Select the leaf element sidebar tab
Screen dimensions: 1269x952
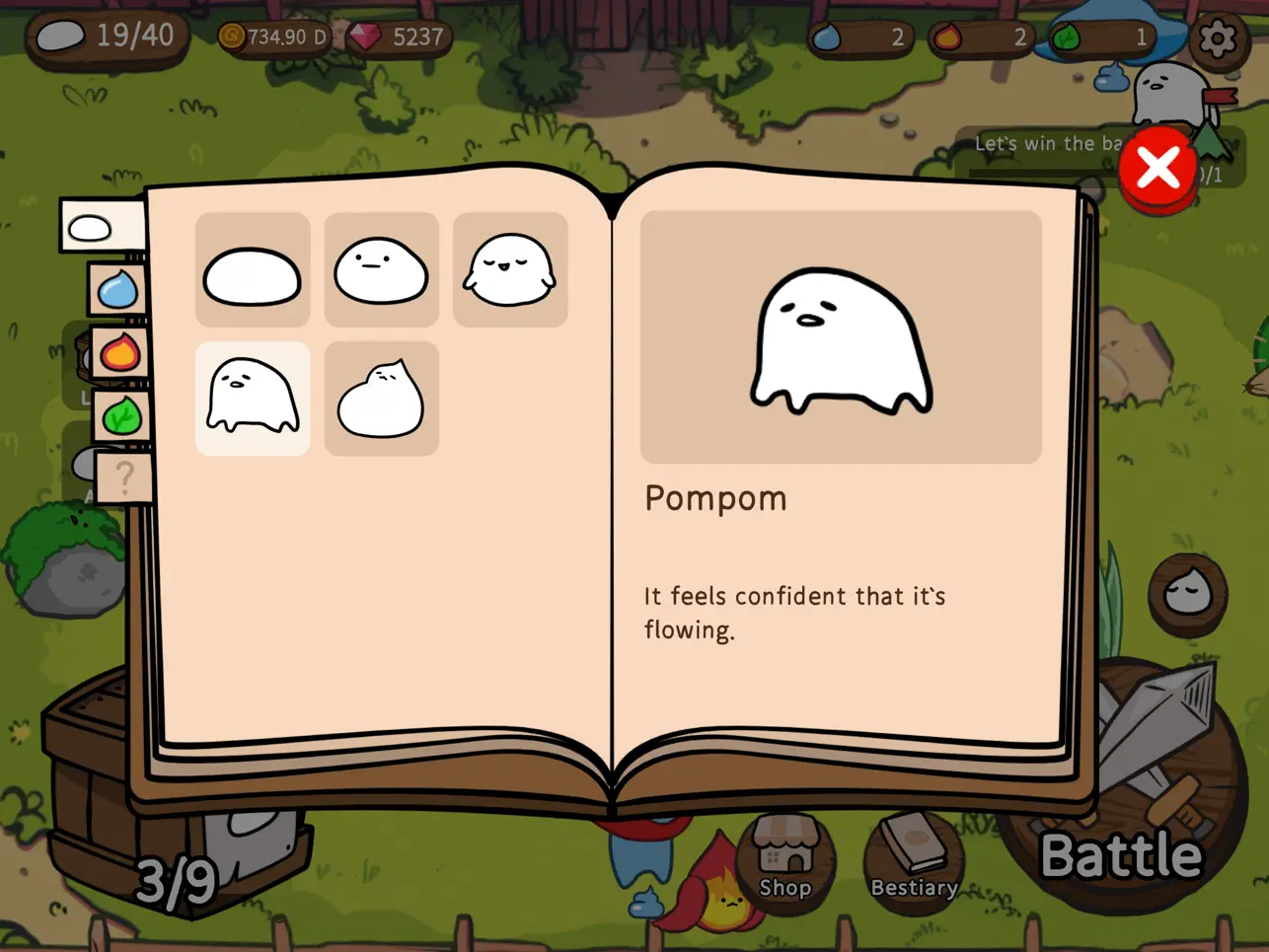click(x=120, y=415)
